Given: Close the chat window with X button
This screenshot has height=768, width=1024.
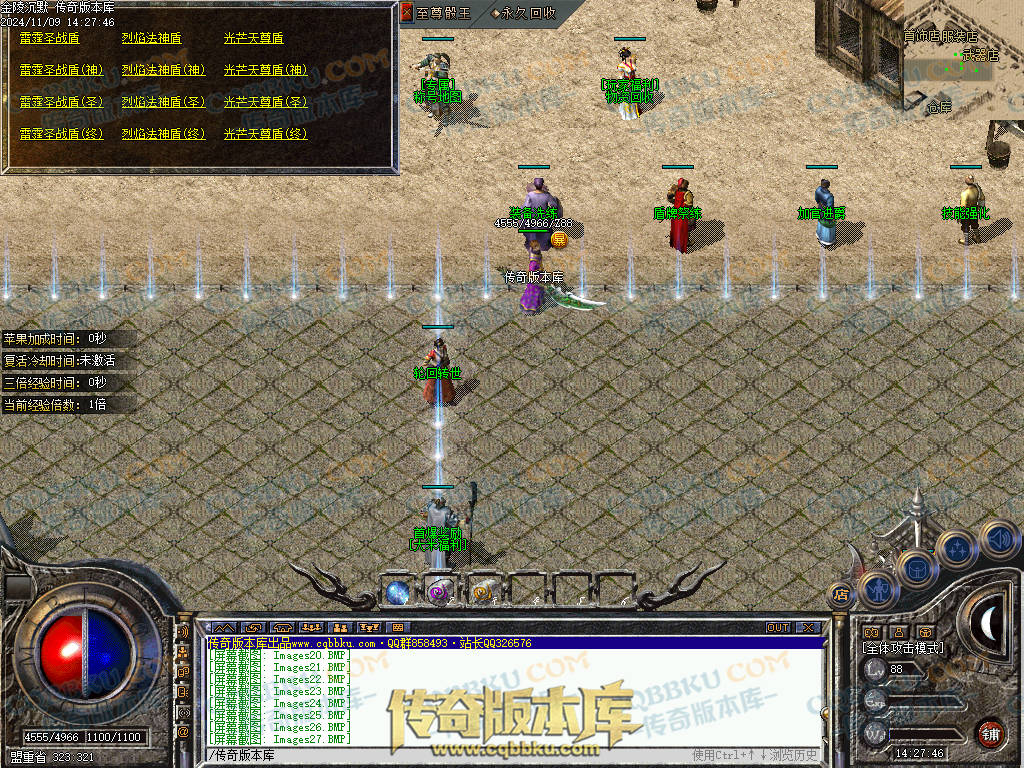Looking at the screenshot, I should pos(808,628).
